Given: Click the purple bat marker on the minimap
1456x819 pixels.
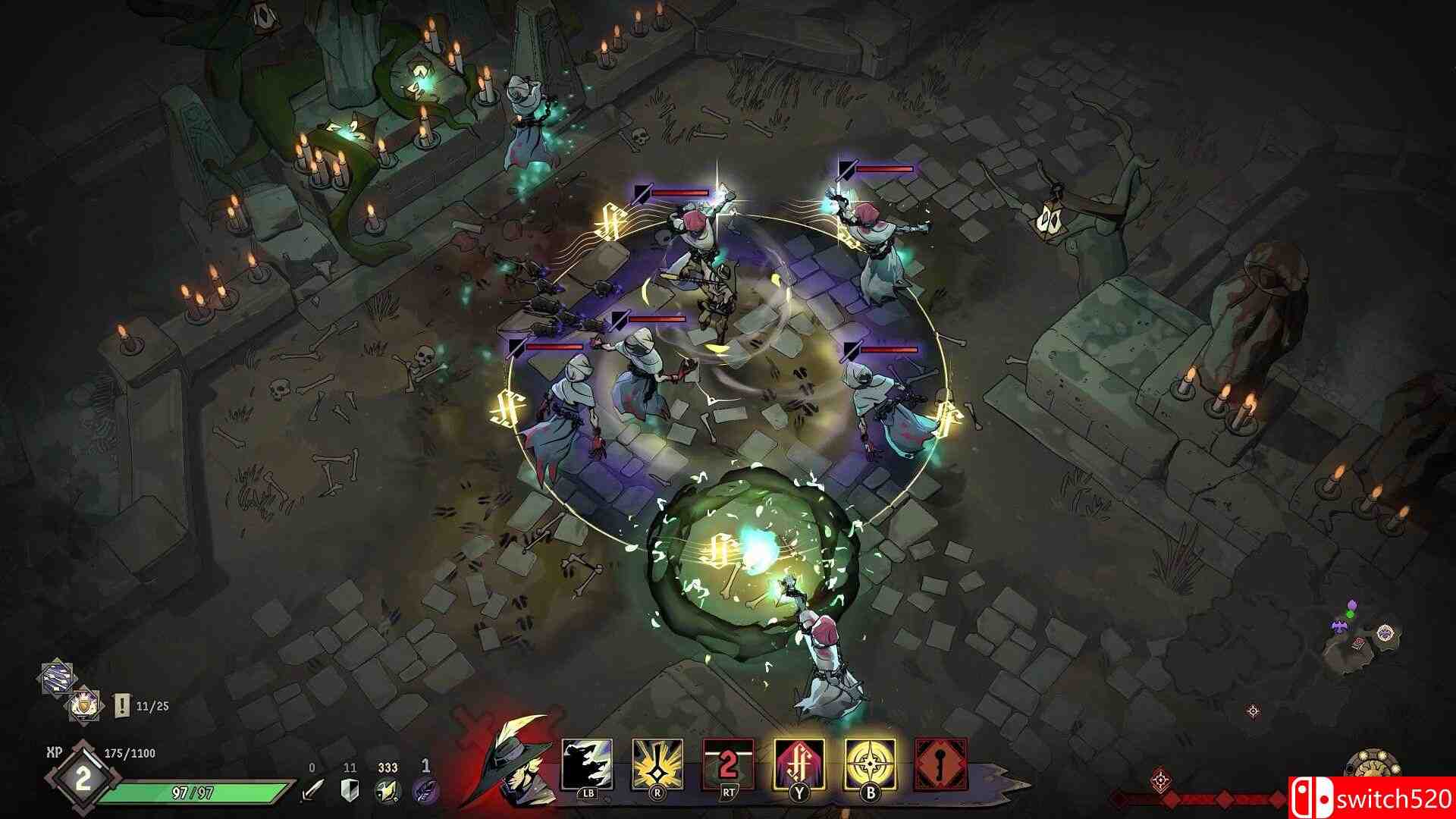Looking at the screenshot, I should [x=1339, y=628].
